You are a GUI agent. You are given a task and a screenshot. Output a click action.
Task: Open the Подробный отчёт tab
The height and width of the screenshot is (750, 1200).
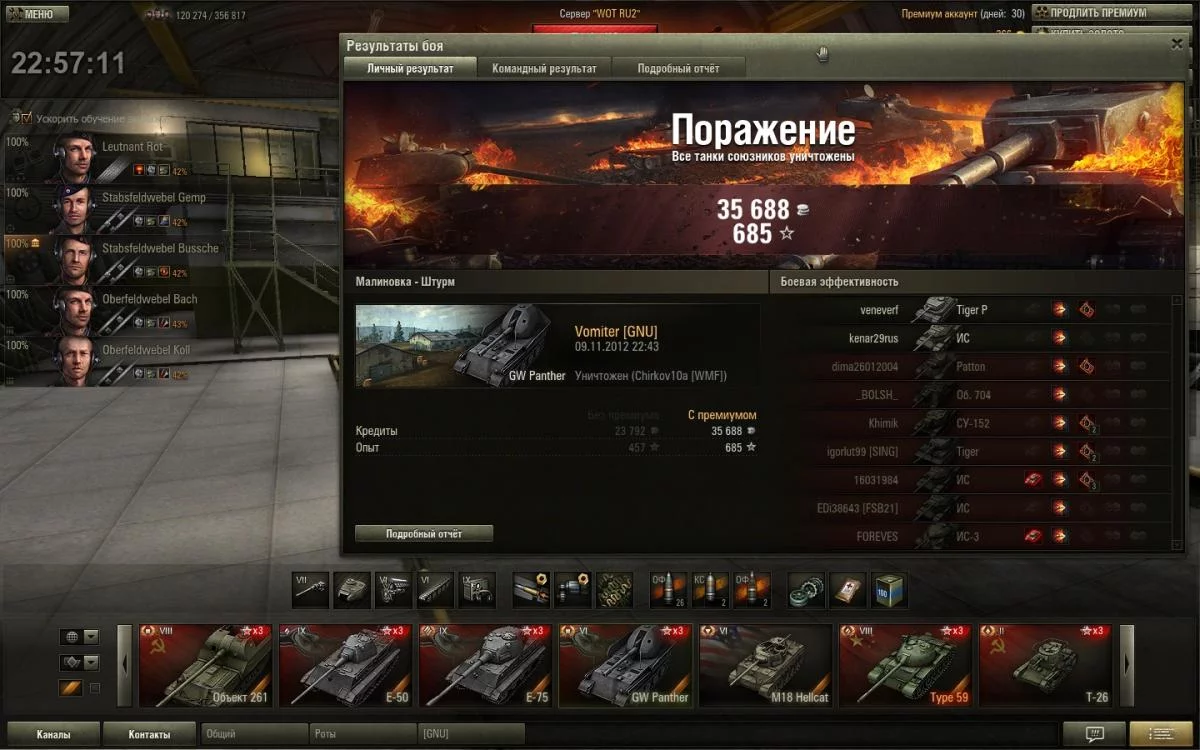tap(678, 68)
